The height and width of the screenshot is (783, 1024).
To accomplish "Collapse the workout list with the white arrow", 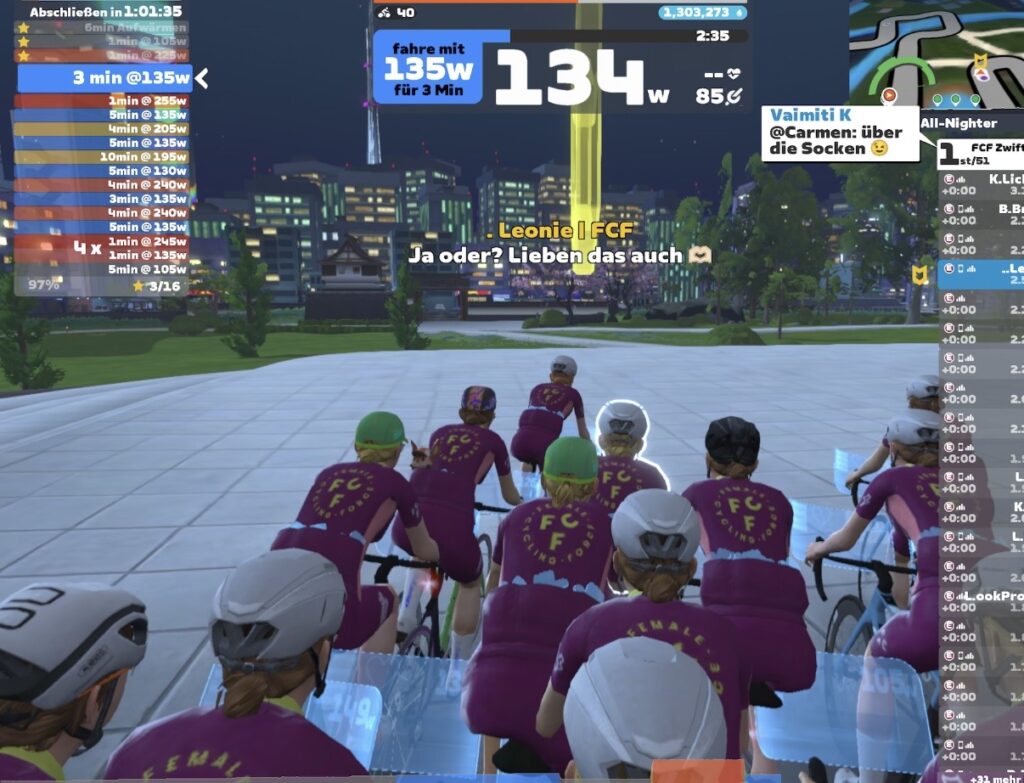I will (x=202, y=78).
